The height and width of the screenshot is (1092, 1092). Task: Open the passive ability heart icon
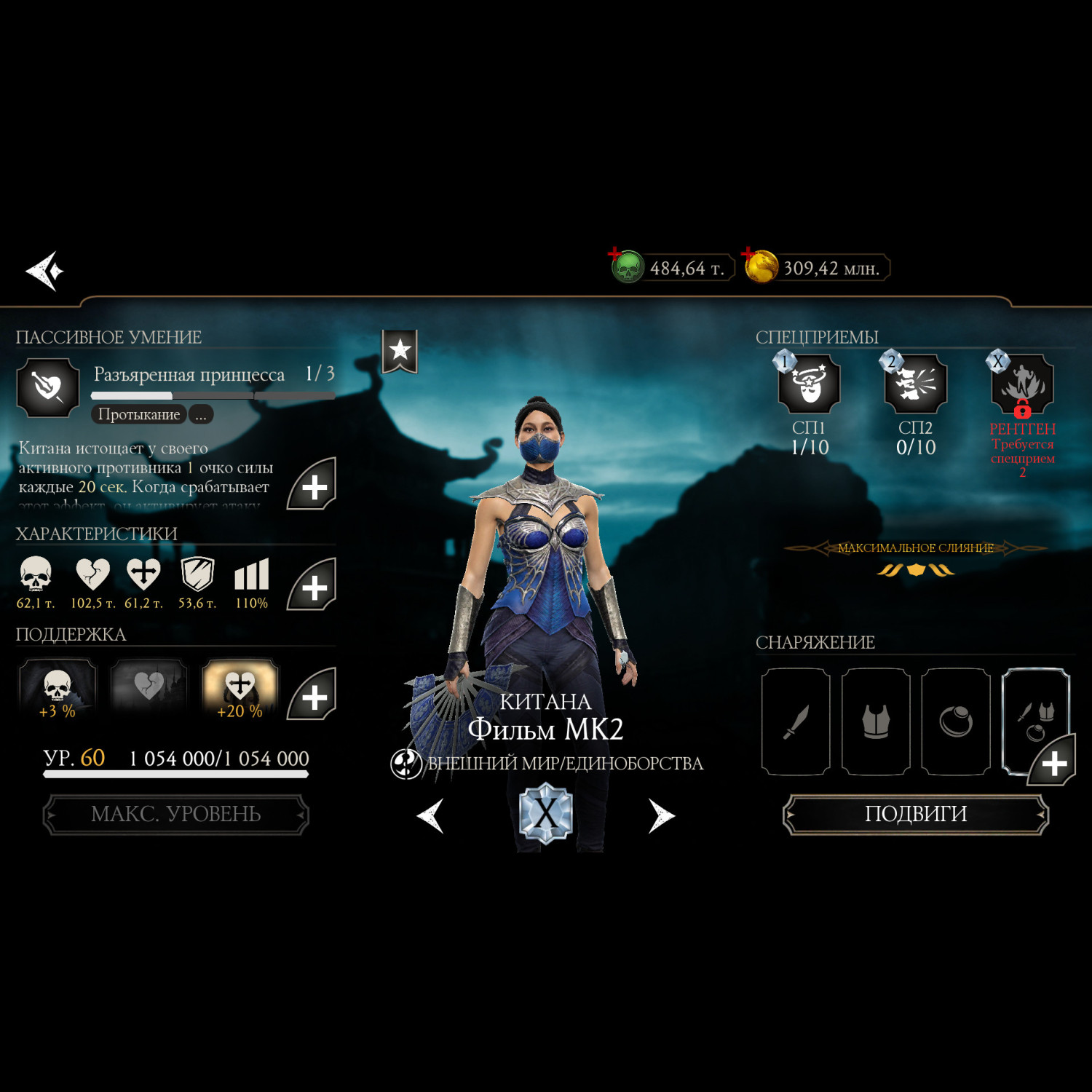pyautogui.click(x=48, y=387)
